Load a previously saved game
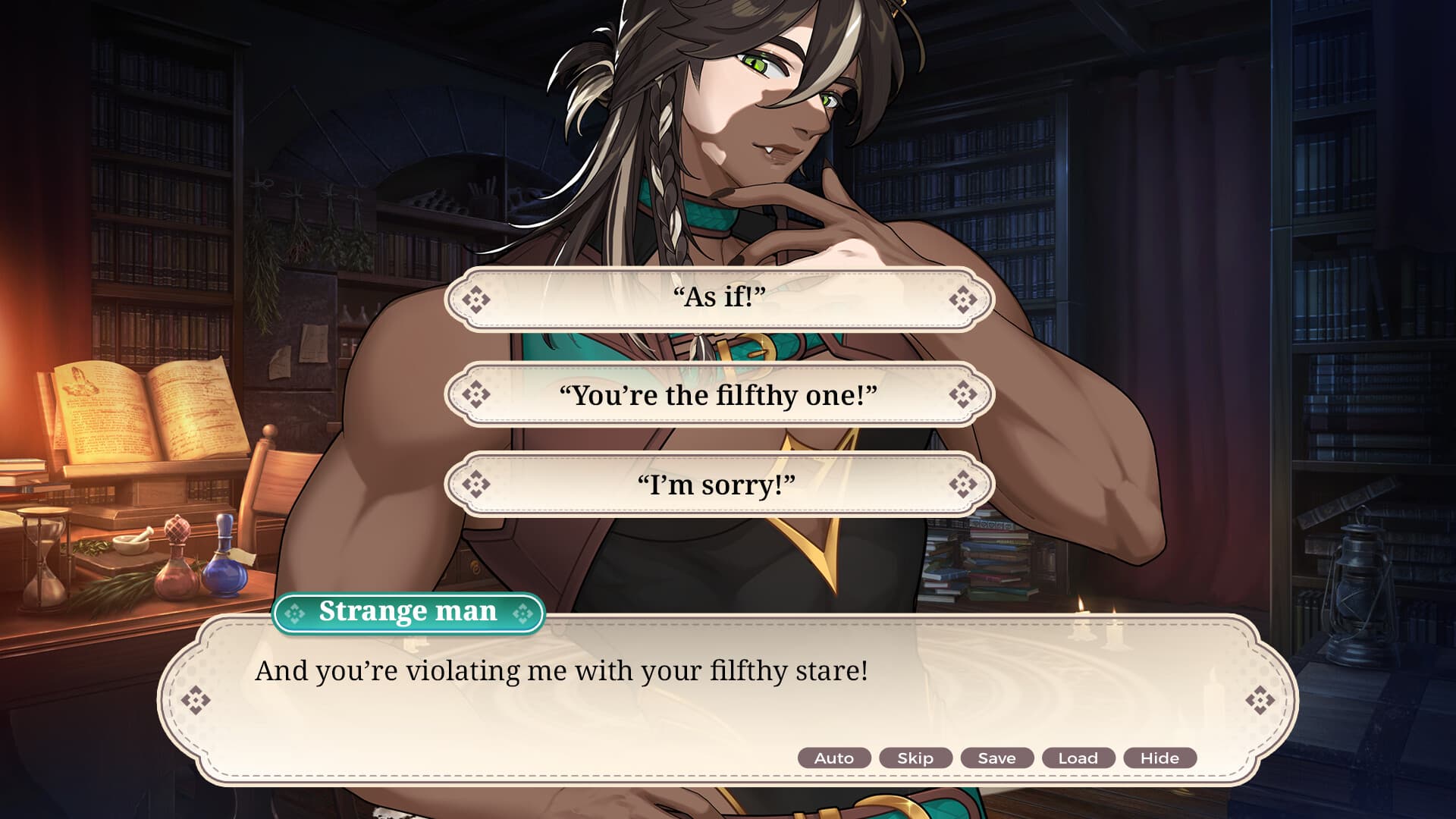 coord(1078,758)
